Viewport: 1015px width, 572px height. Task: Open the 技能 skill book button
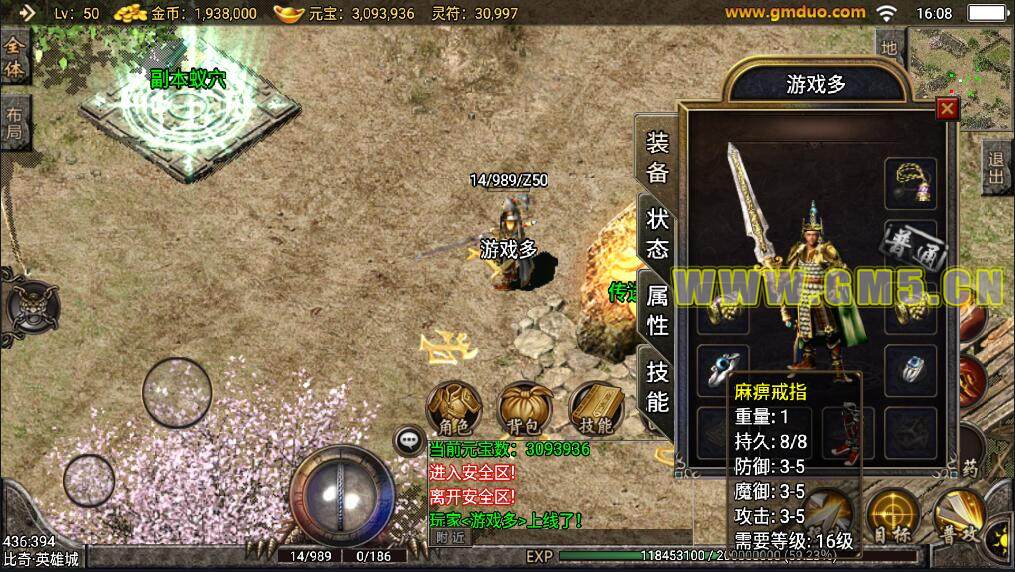[x=596, y=409]
